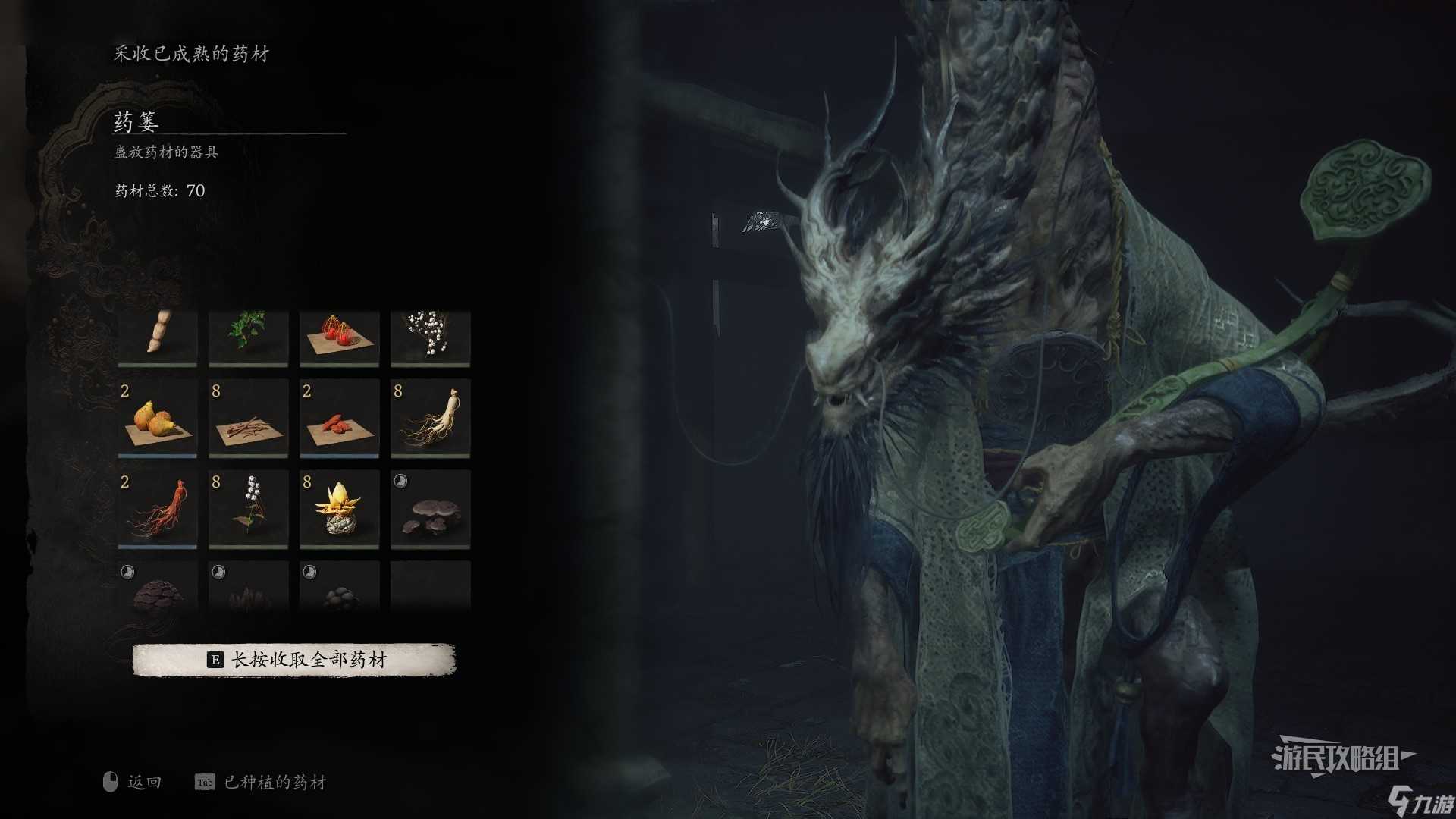Choose the unripe dark pinecone slot

click(x=158, y=587)
